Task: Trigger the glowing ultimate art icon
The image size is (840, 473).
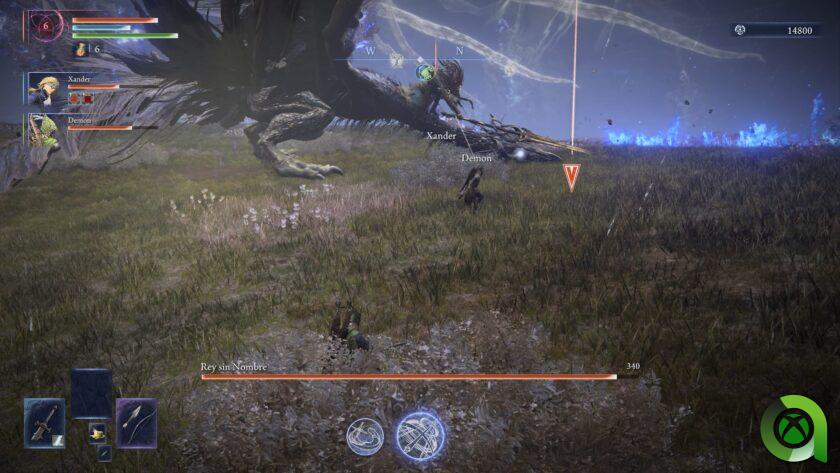Action: (420, 435)
